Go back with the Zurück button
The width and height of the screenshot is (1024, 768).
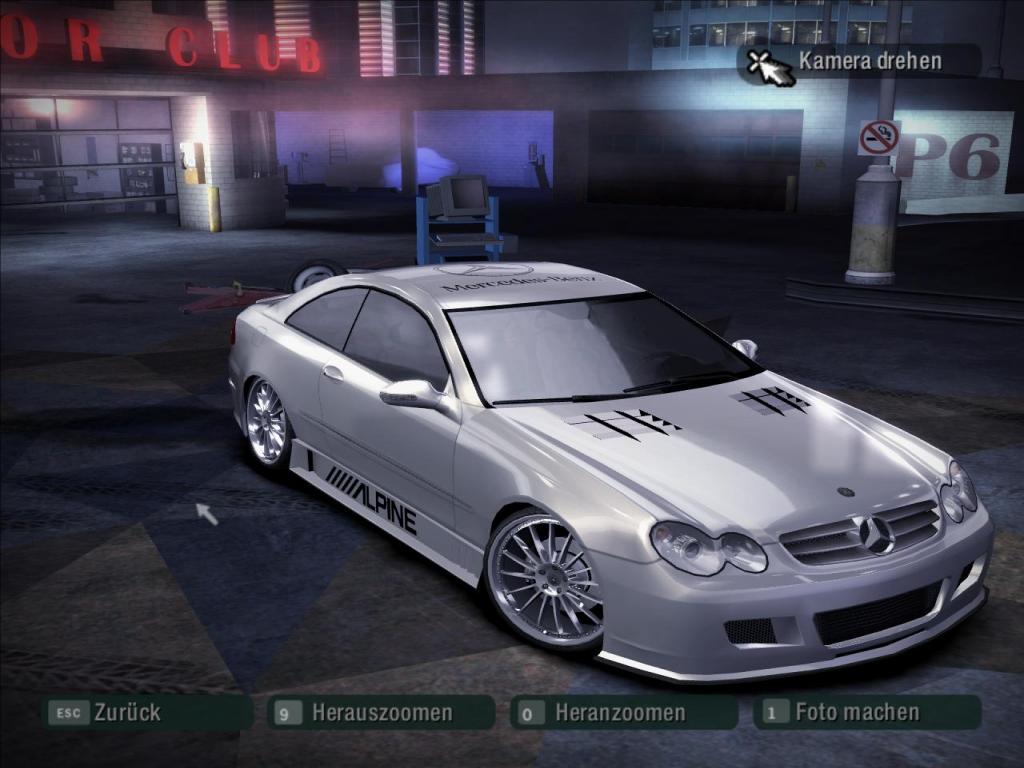point(146,713)
